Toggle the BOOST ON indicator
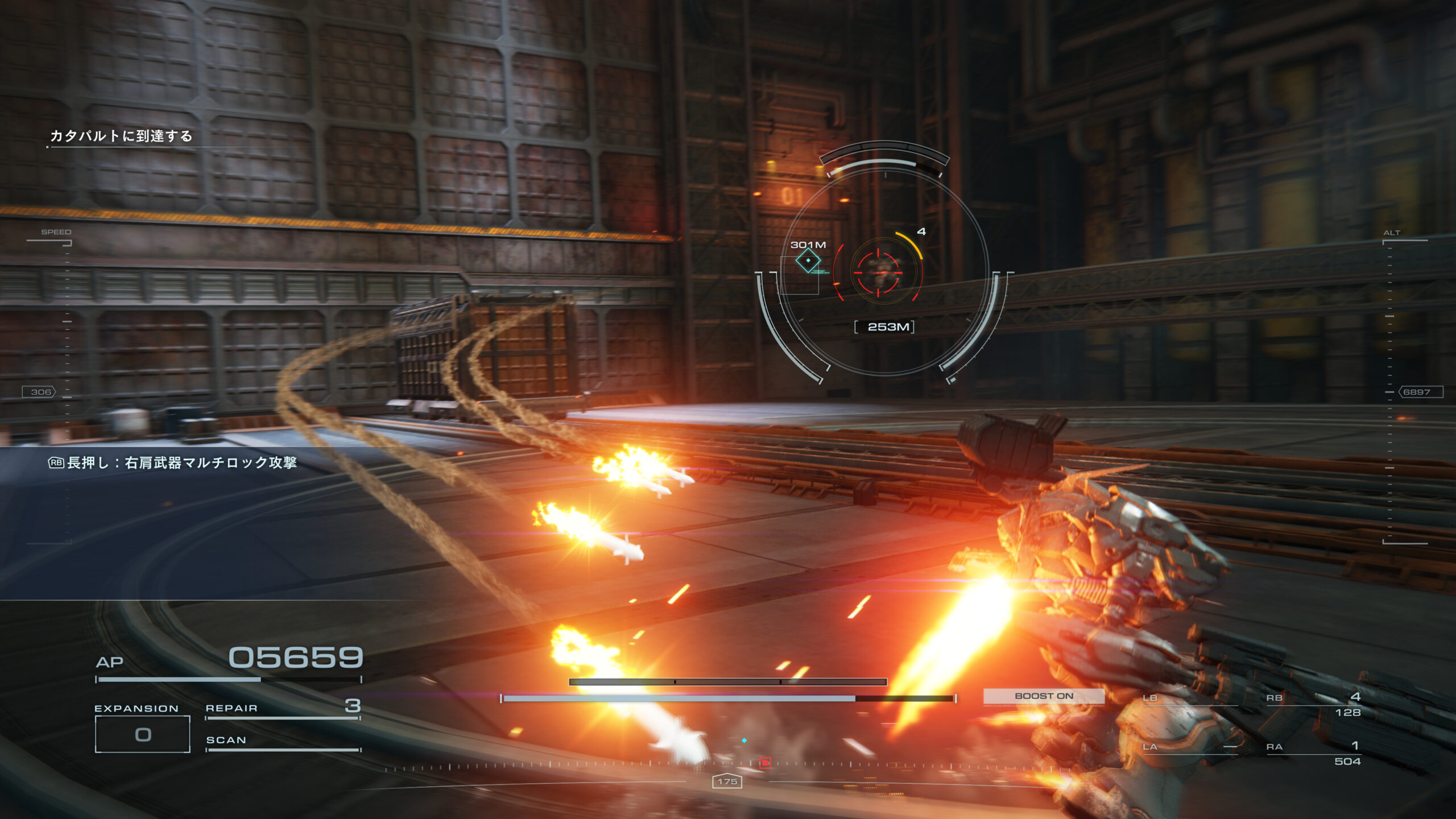The width and height of the screenshot is (1456, 819). pos(1044,696)
